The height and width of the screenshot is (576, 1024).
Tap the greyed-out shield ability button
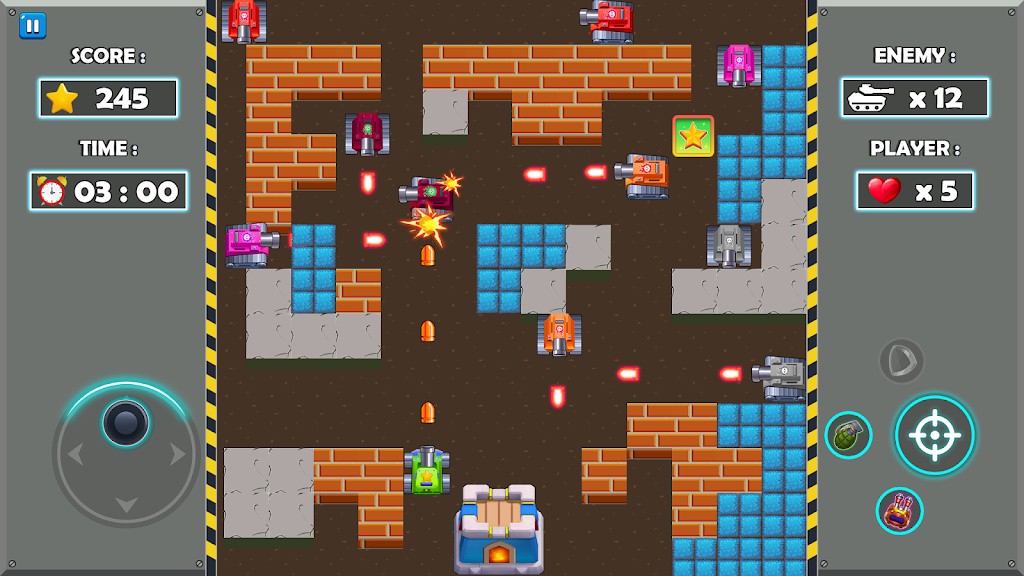(901, 360)
